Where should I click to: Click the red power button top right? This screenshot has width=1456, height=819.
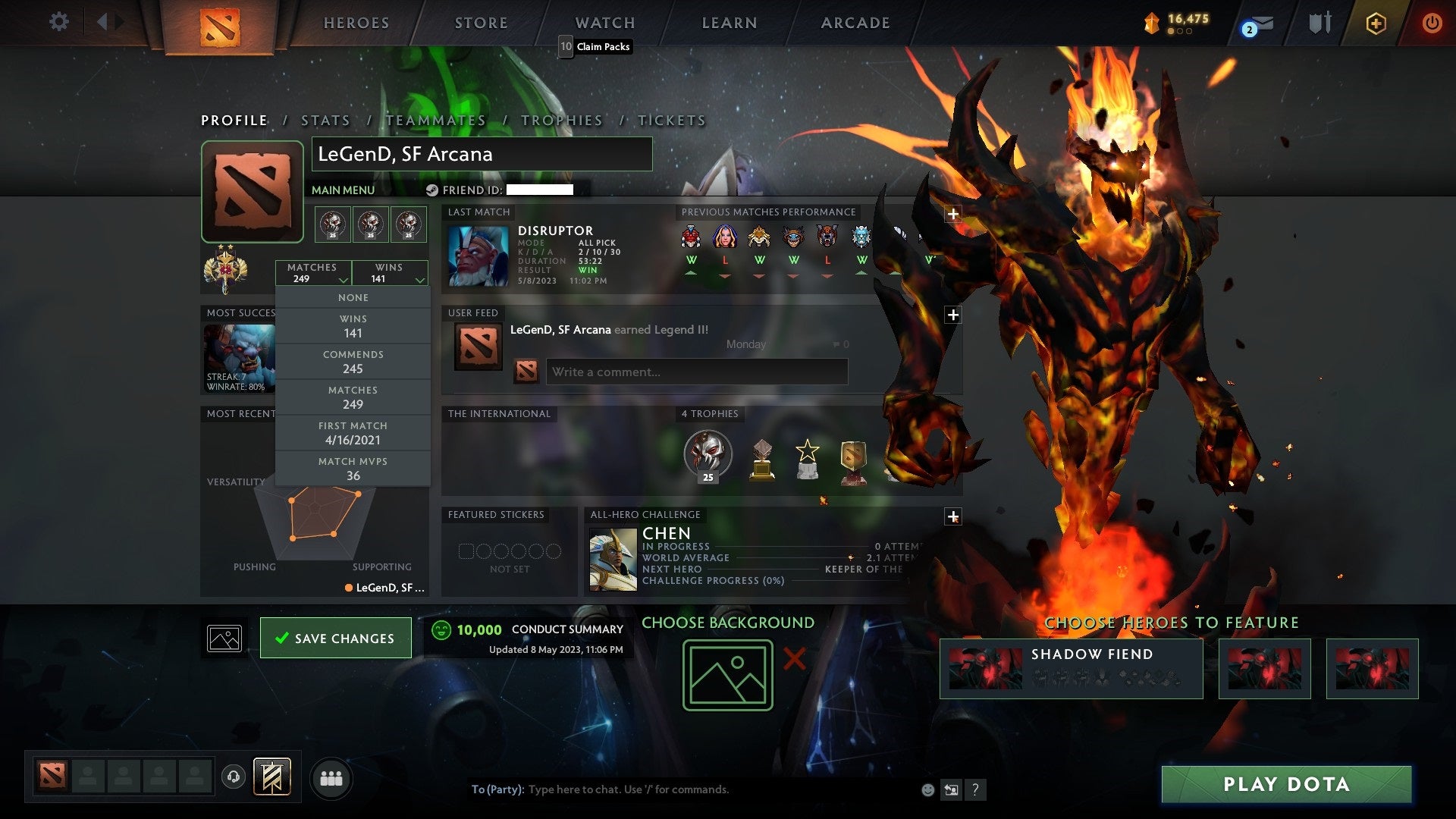pos(1432,23)
